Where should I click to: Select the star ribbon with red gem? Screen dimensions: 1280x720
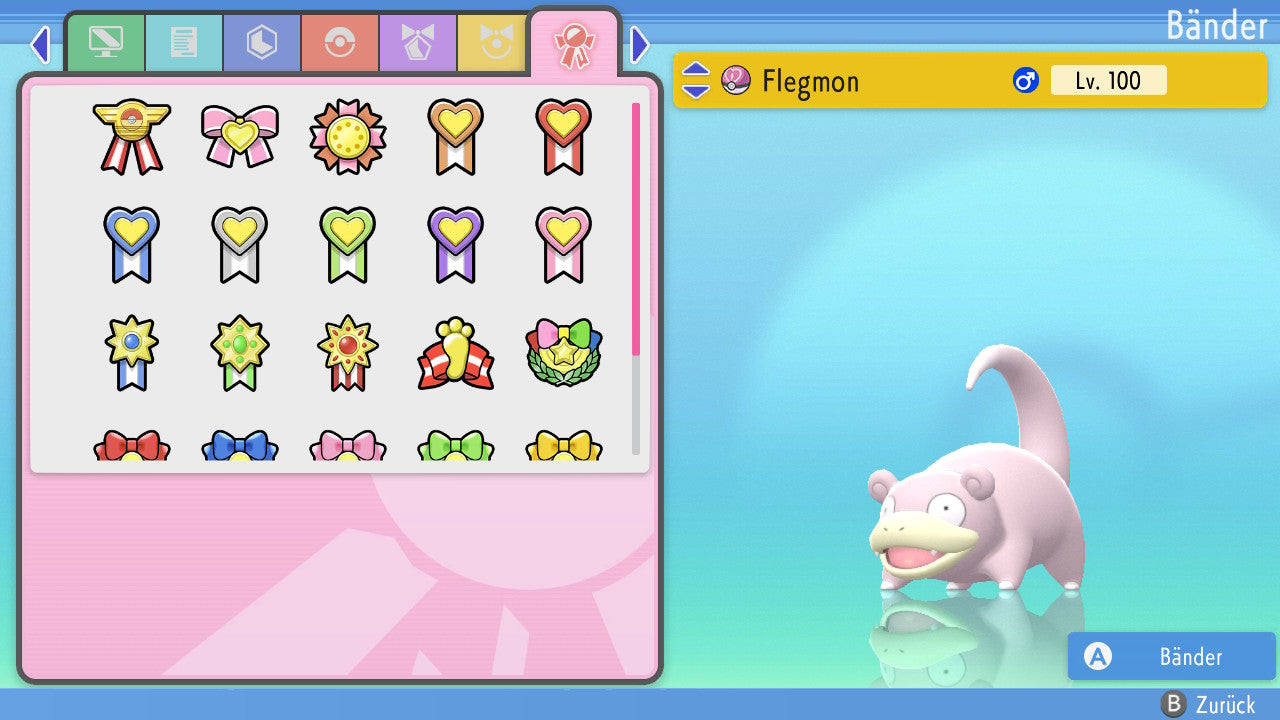coord(348,353)
